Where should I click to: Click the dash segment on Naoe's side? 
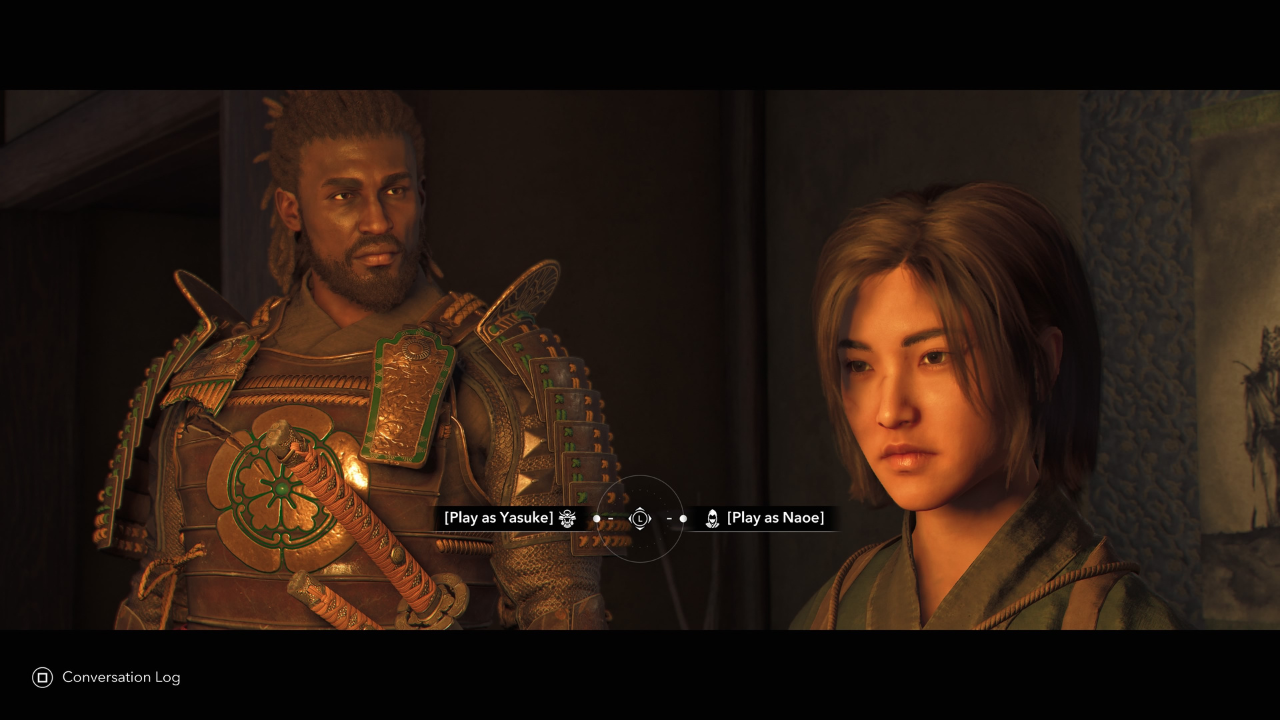tap(670, 518)
